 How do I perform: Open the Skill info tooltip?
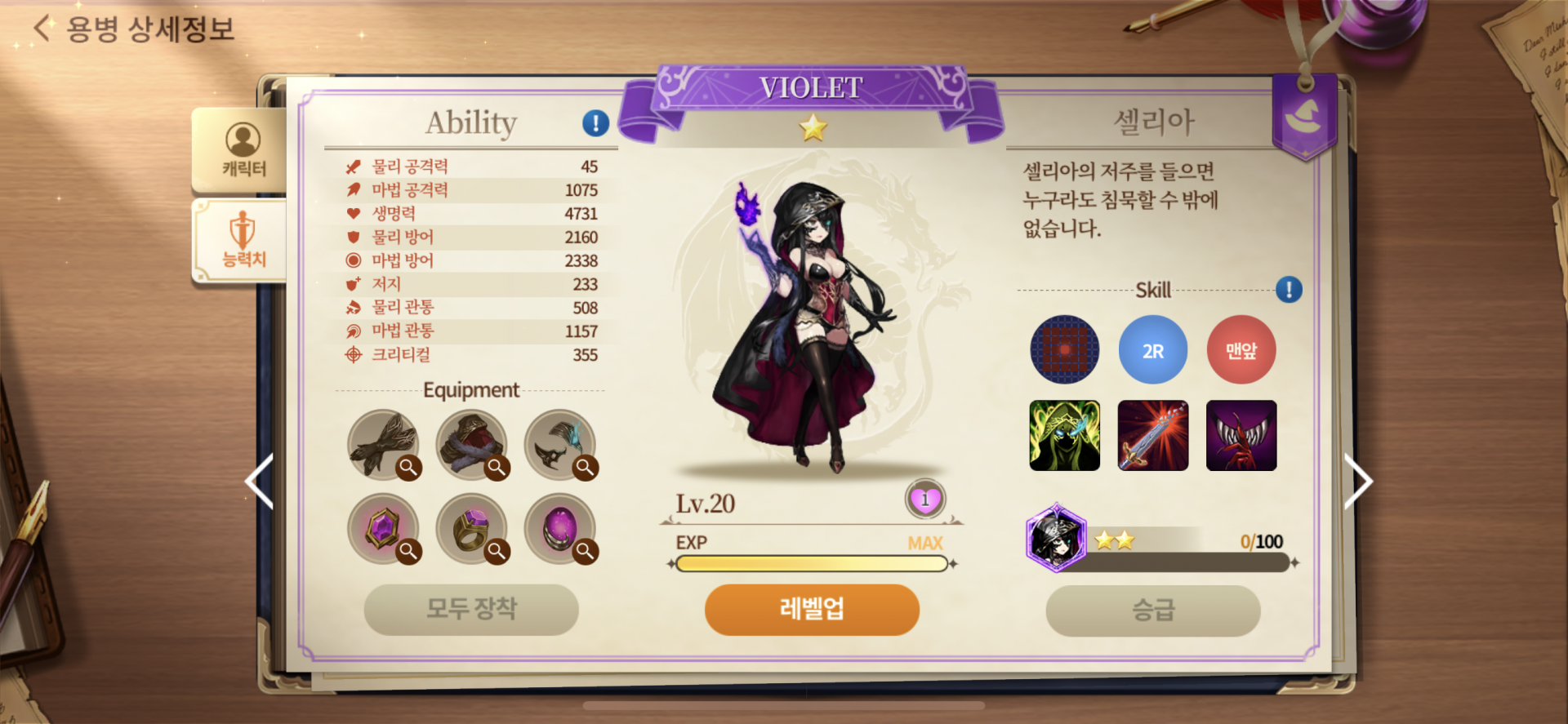point(1289,290)
